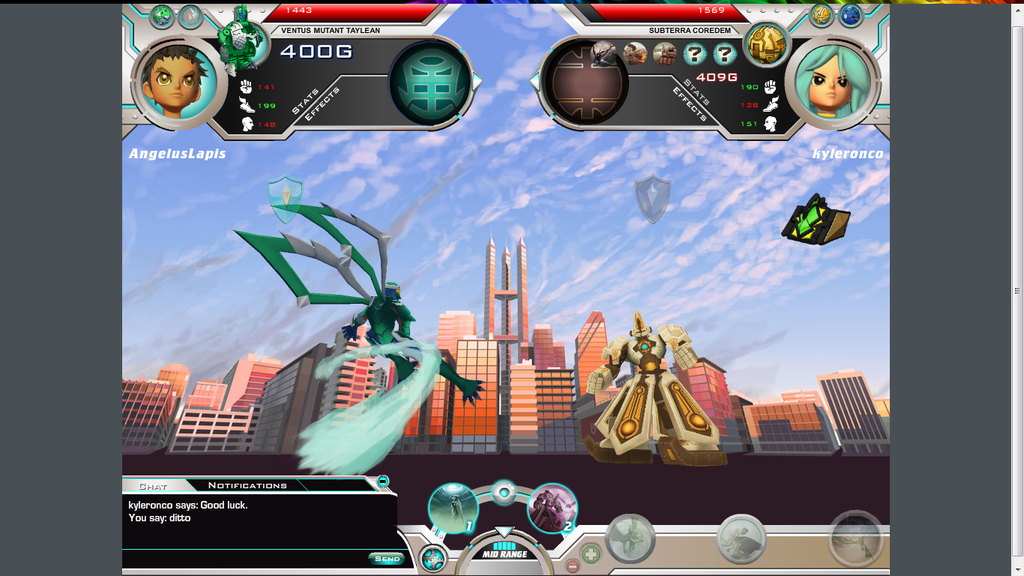This screenshot has width=1024, height=576.
Task: Click the green plus button
Action: point(591,551)
